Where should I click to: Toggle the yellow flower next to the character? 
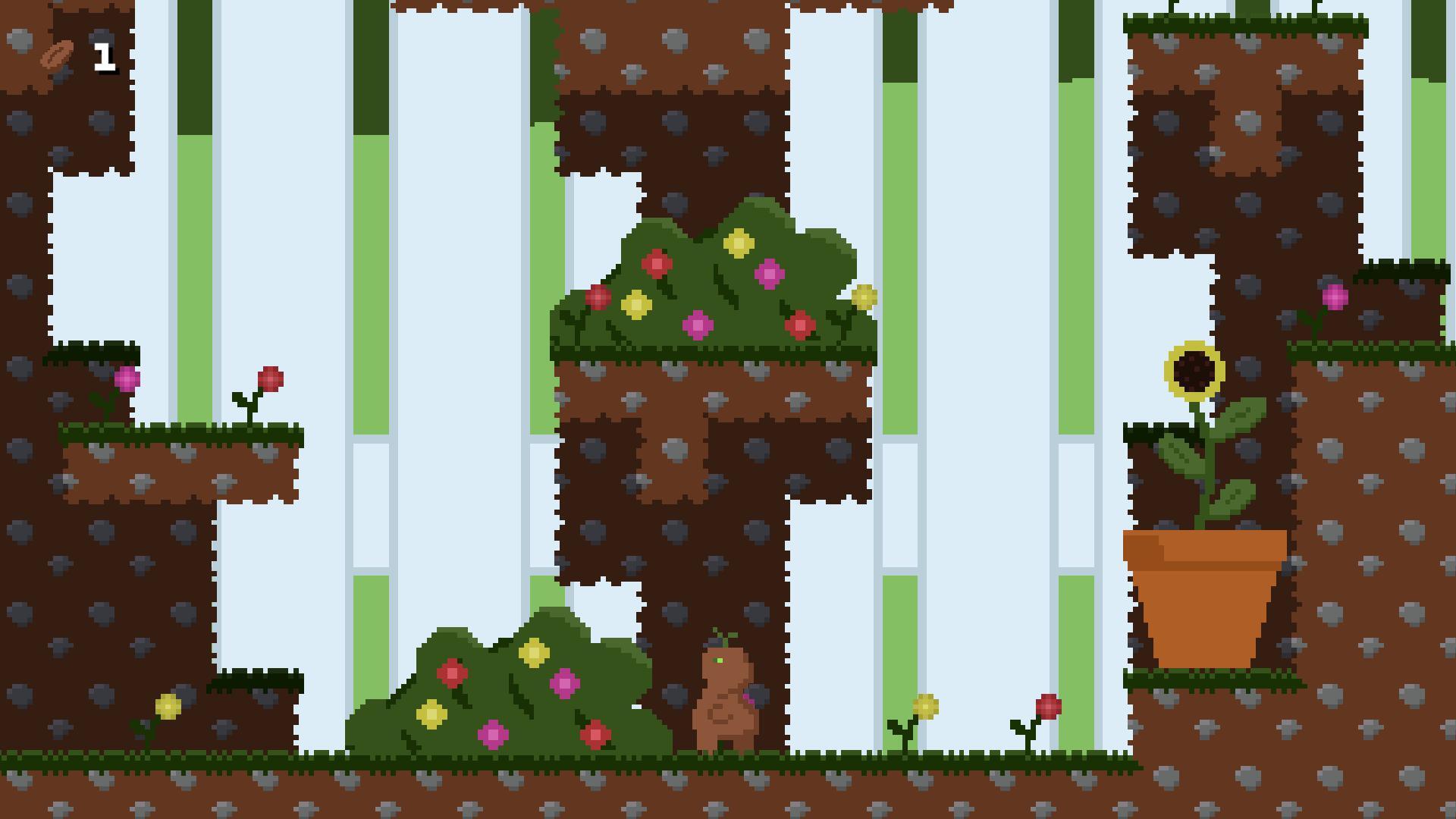pos(927,704)
